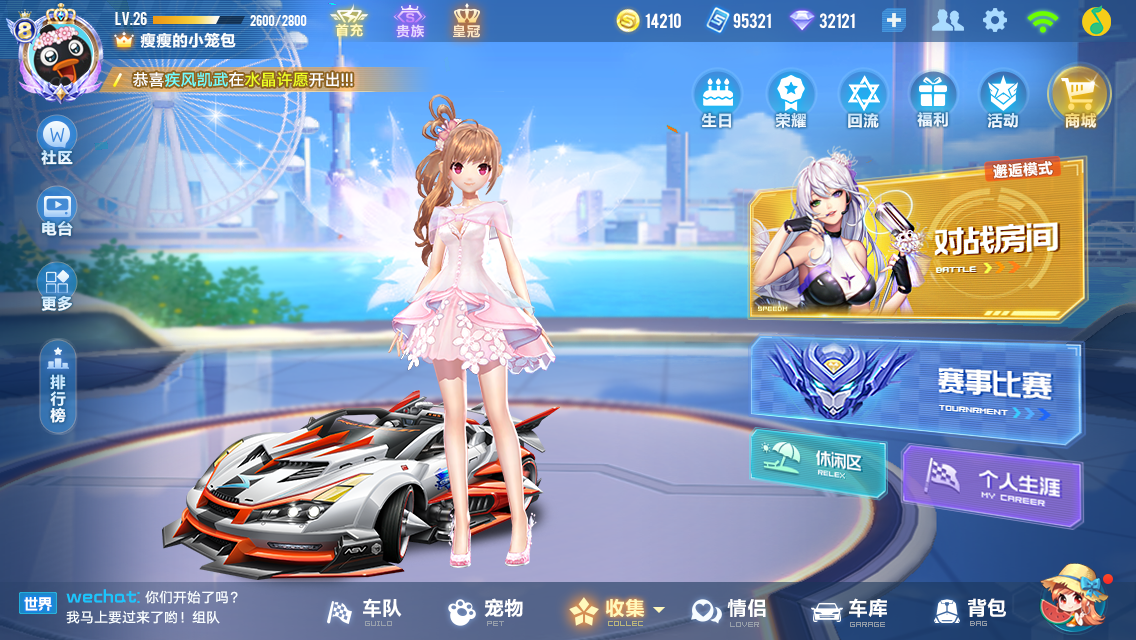1136x640 pixels.
Task: Open the 背包 bag
Action: click(x=969, y=610)
